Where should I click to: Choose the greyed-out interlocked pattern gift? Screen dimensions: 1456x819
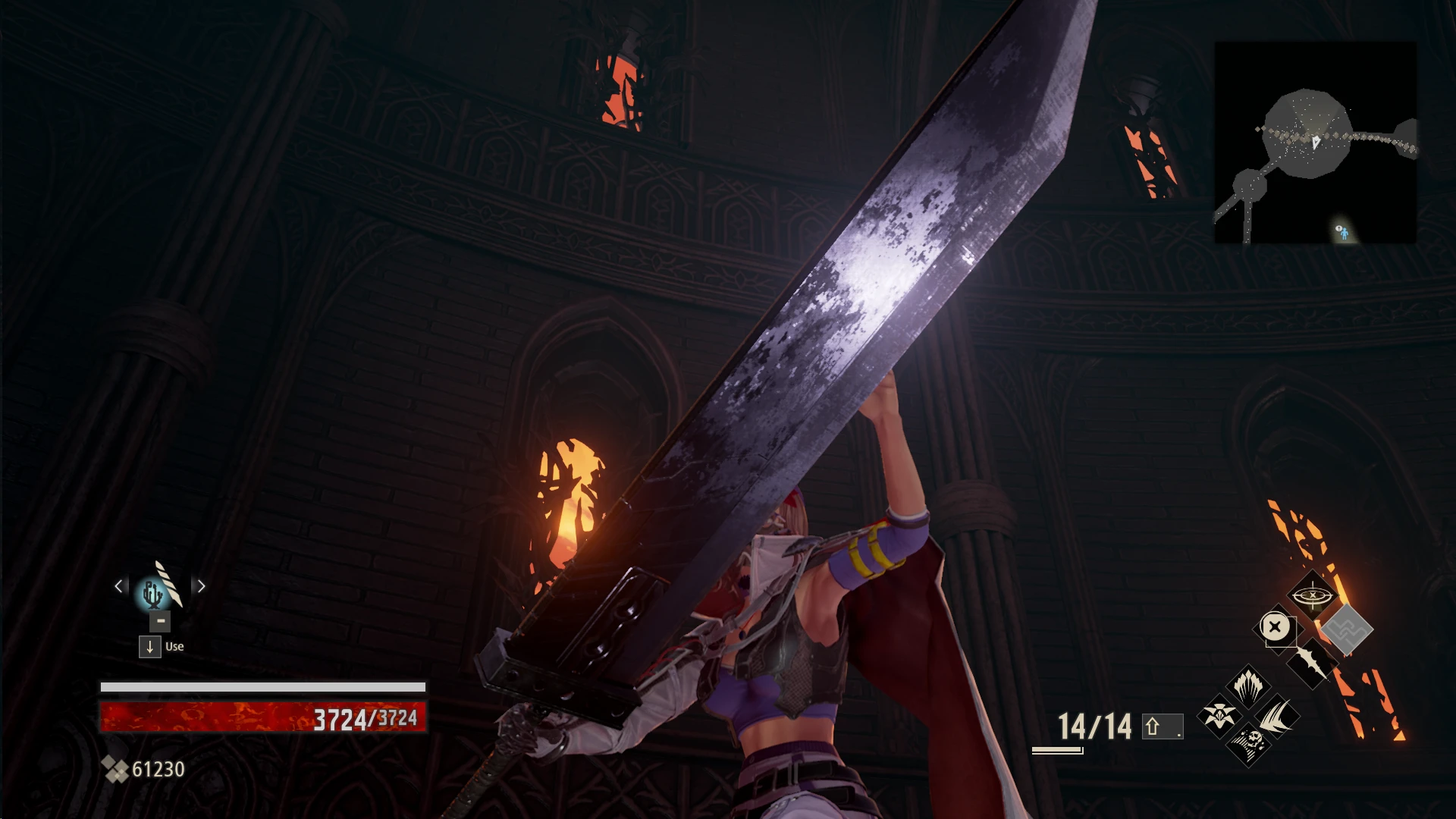pyautogui.click(x=1347, y=629)
